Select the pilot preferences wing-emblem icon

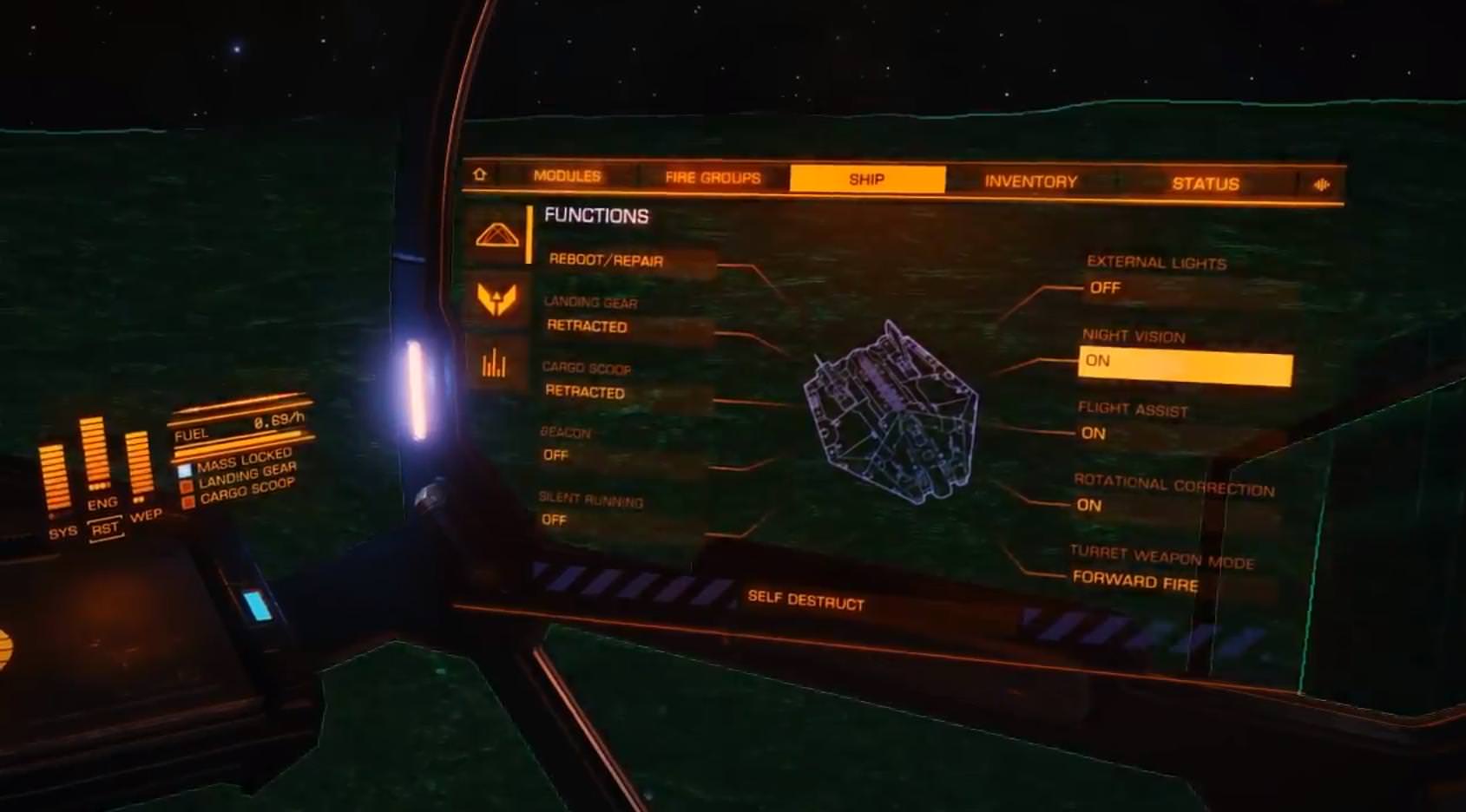pyautogui.click(x=497, y=299)
